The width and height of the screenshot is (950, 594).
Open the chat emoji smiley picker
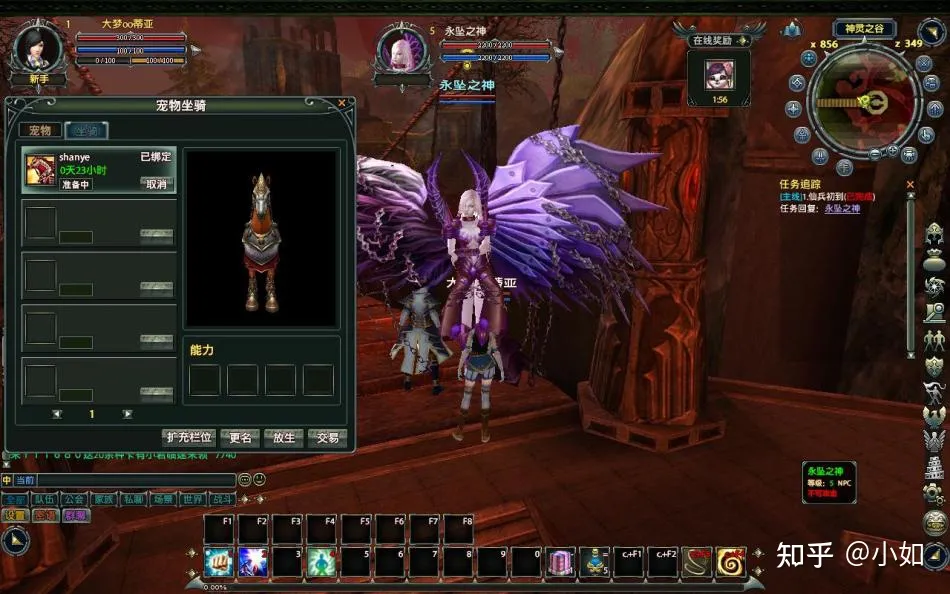[x=260, y=480]
